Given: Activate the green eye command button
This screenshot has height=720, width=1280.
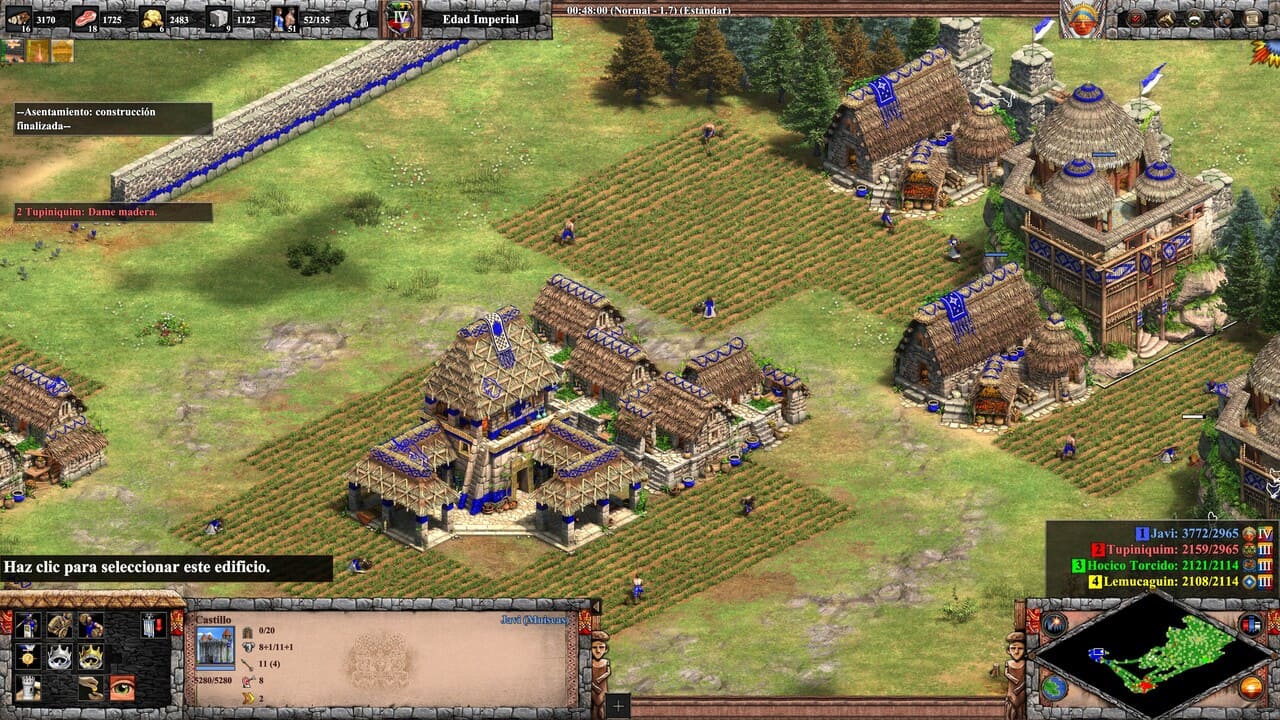Looking at the screenshot, I should pos(122,688).
